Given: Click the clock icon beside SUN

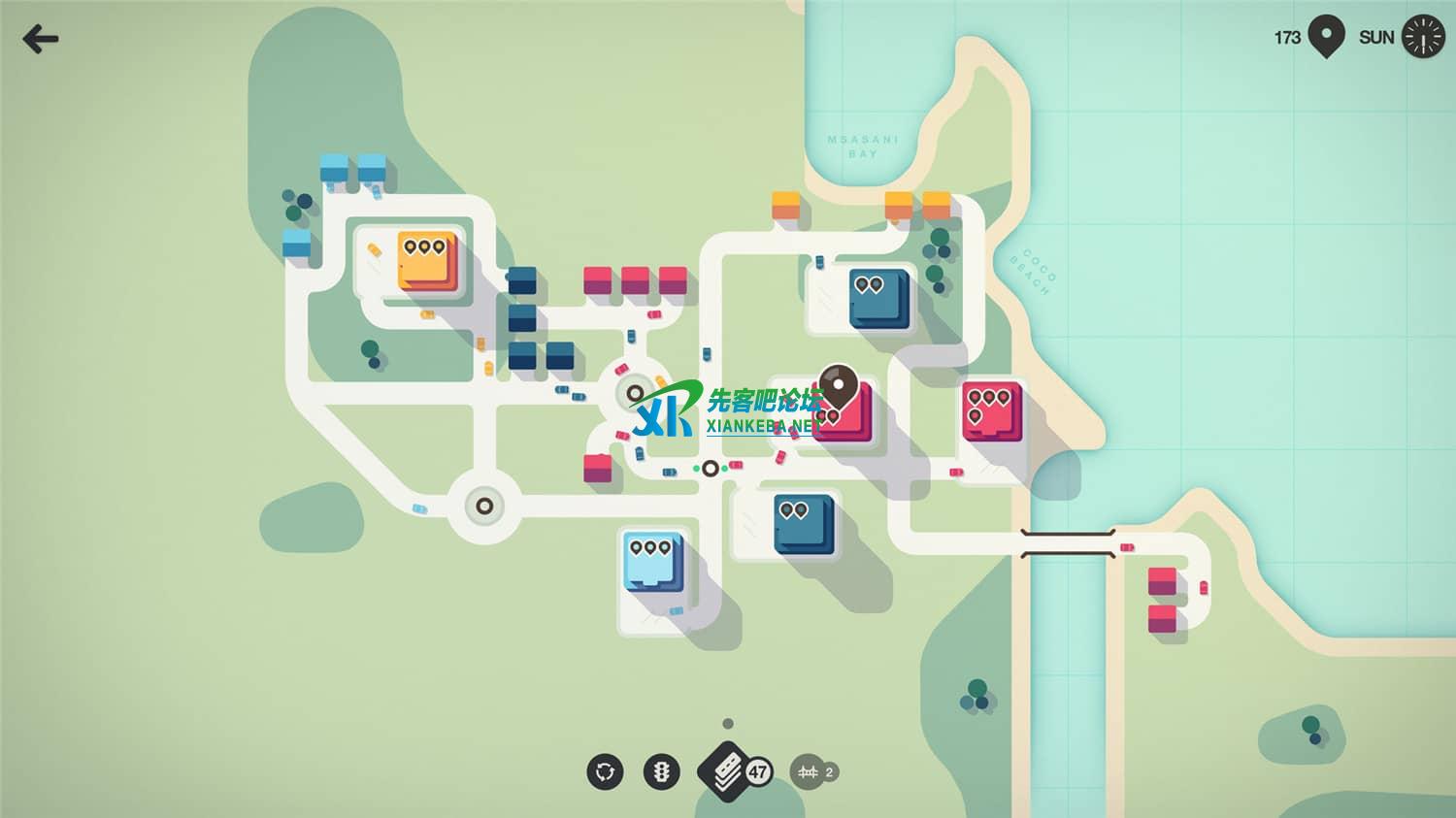Looking at the screenshot, I should [x=1423, y=38].
